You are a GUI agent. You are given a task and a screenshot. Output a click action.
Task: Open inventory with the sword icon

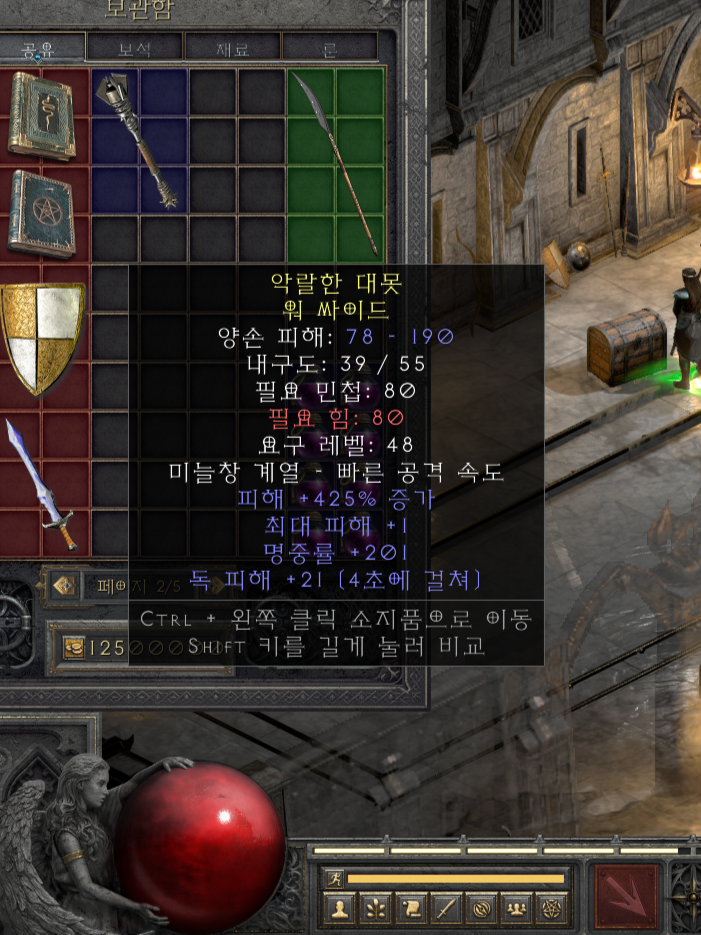pyautogui.click(x=445, y=910)
